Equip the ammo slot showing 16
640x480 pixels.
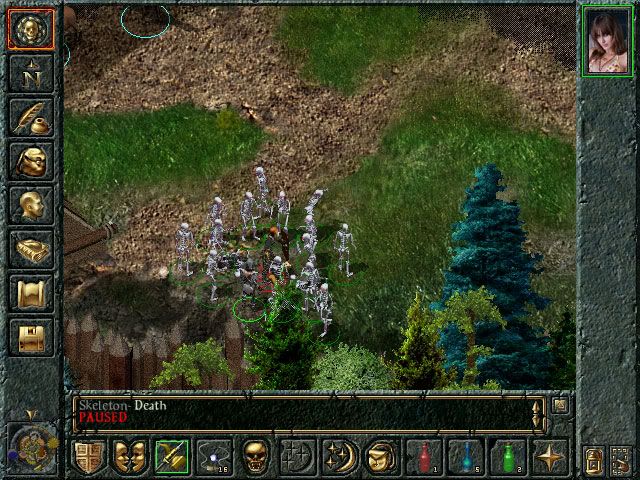click(x=213, y=456)
